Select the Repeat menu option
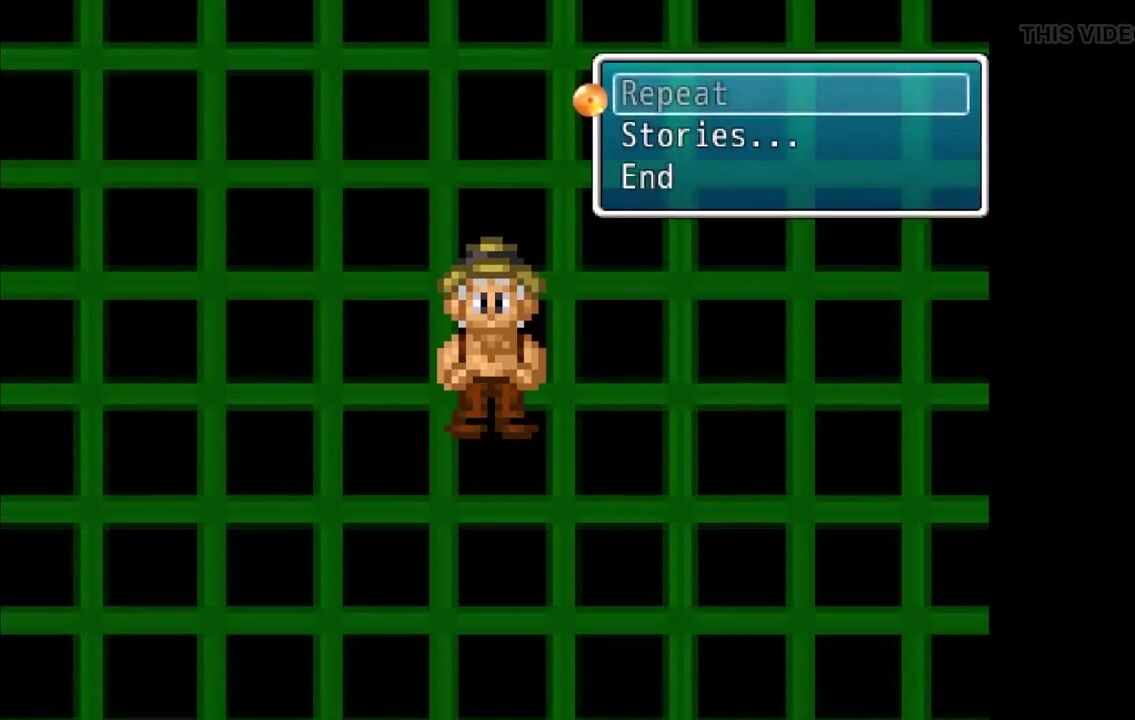This screenshot has height=720, width=1135. point(674,94)
